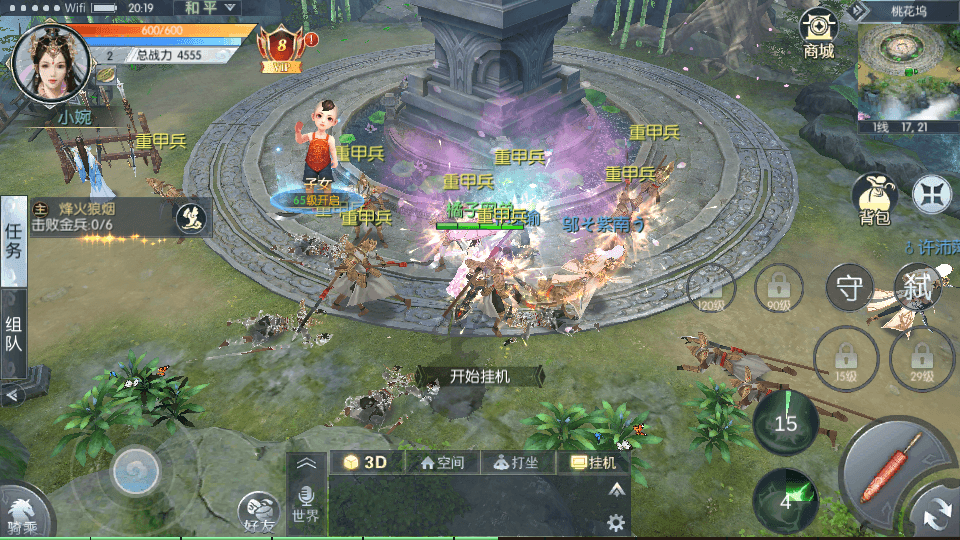This screenshot has width=960, height=540.
Task: Toggle the 3D view button
Action: pyautogui.click(x=366, y=462)
